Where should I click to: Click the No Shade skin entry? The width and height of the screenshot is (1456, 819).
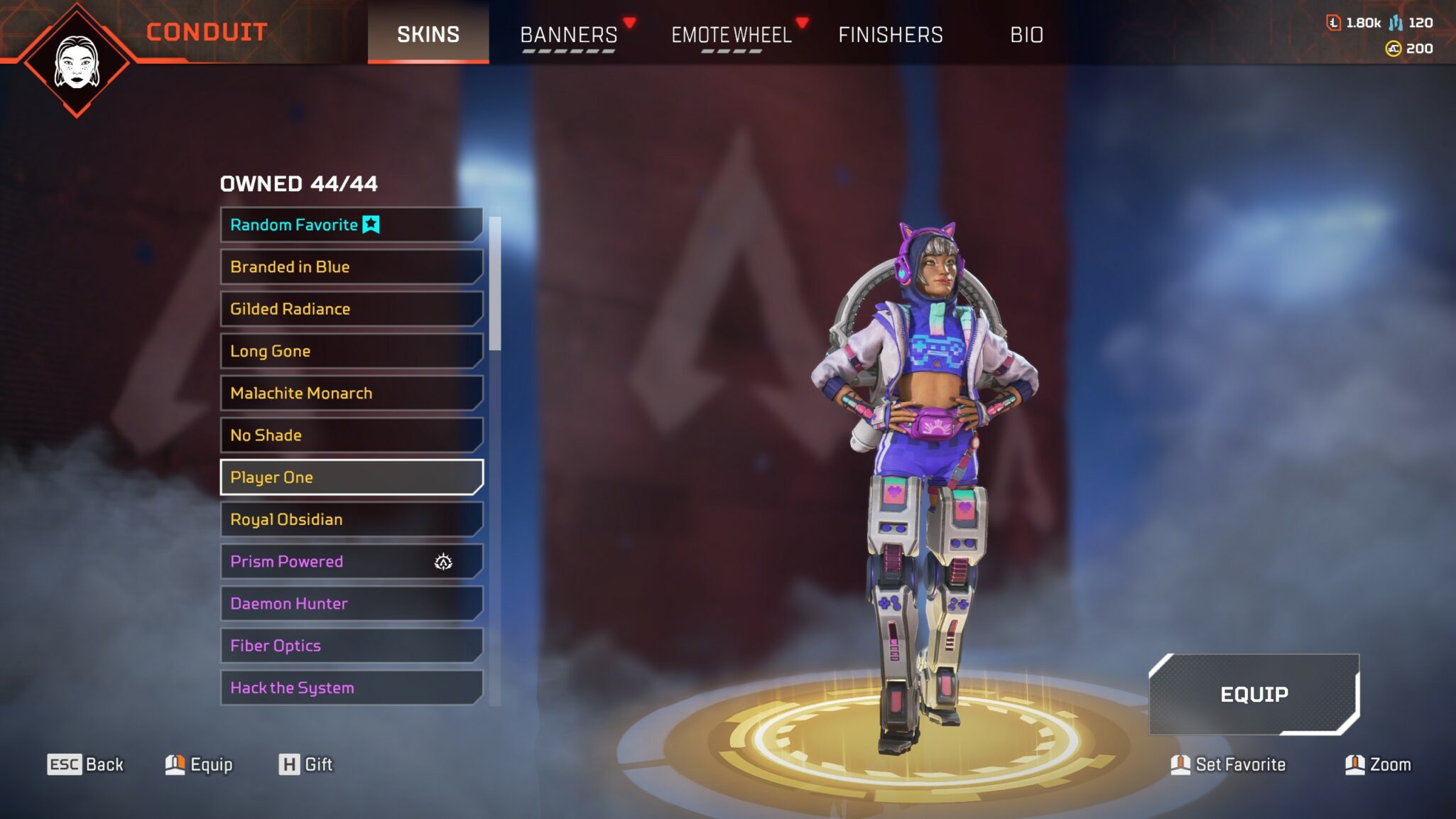click(x=351, y=435)
